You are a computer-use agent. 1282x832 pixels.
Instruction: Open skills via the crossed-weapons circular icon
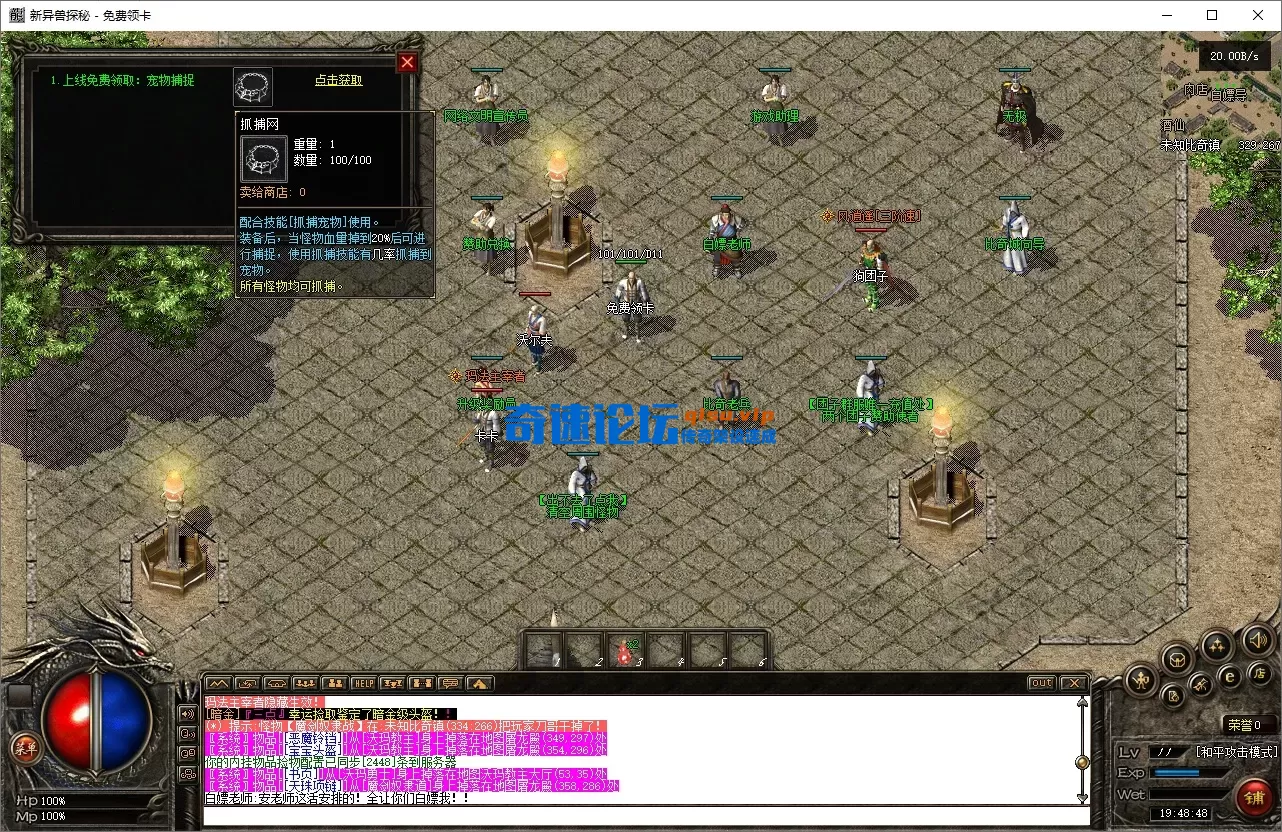(x=1200, y=684)
